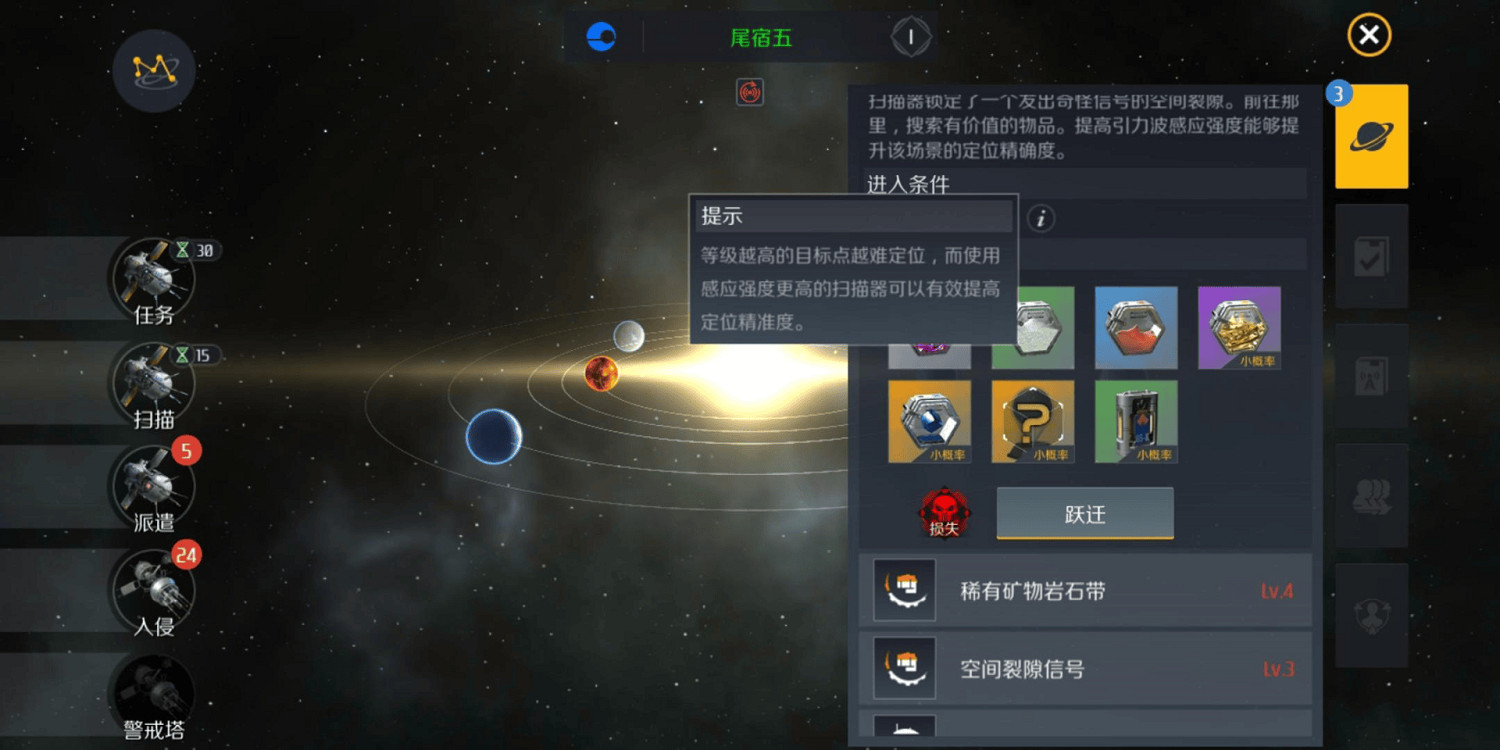
Task: Select the 稀有矿物岩石带 Lv.4 entry
Action: point(1085,590)
